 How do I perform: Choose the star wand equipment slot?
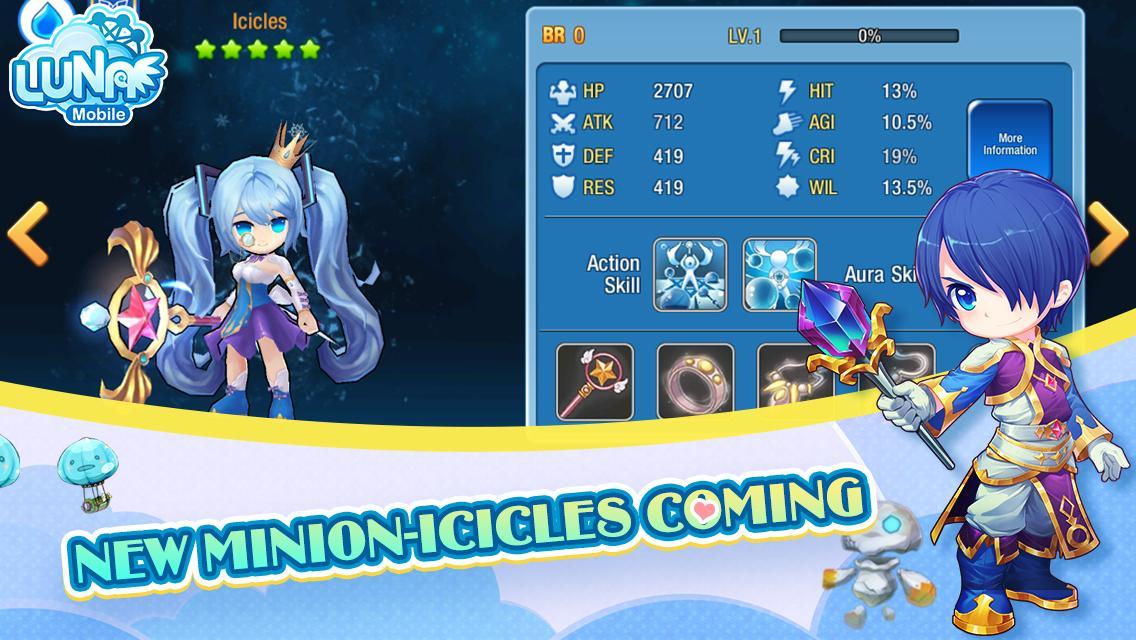595,382
